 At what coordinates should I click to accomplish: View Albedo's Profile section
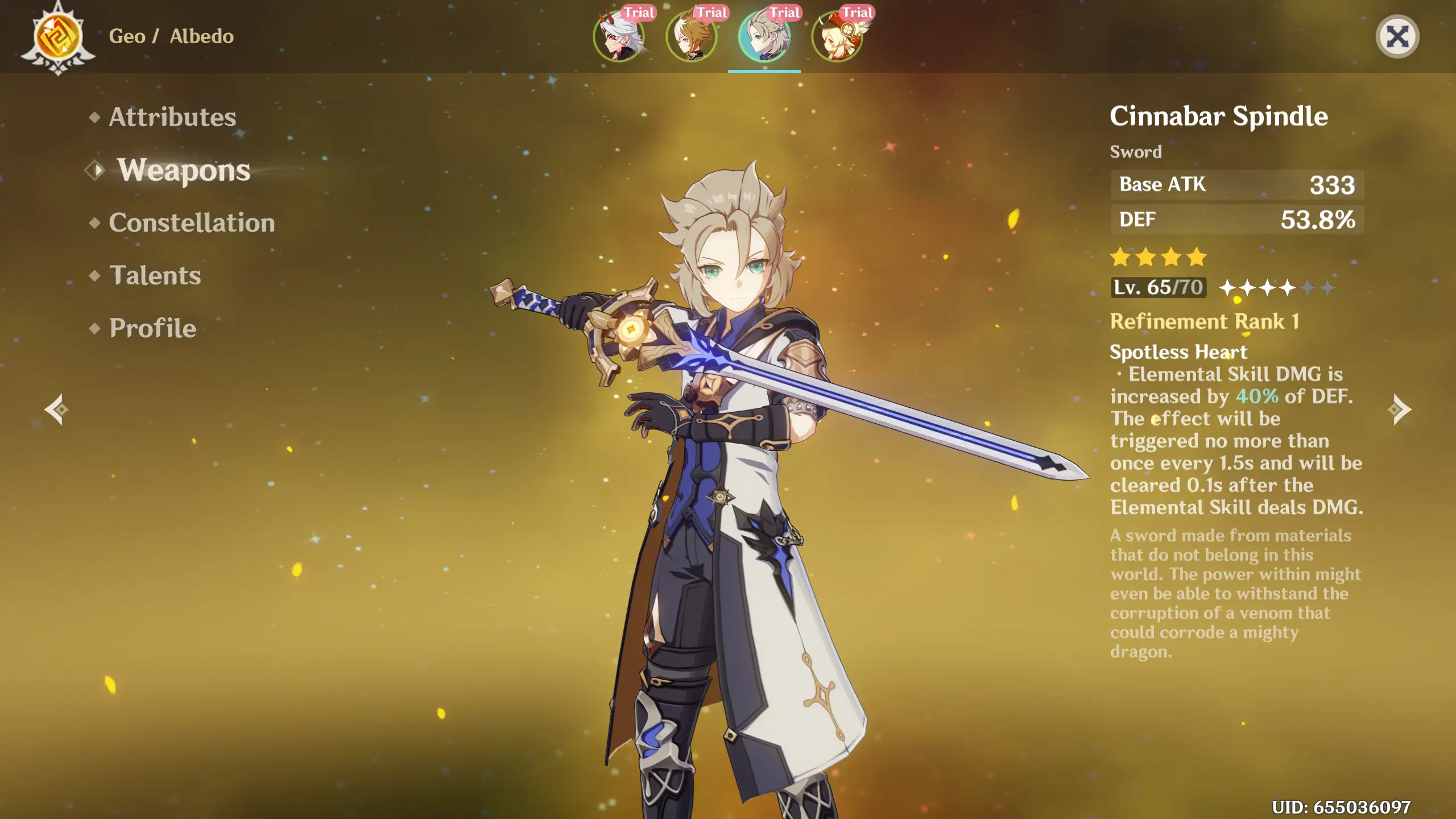152,328
